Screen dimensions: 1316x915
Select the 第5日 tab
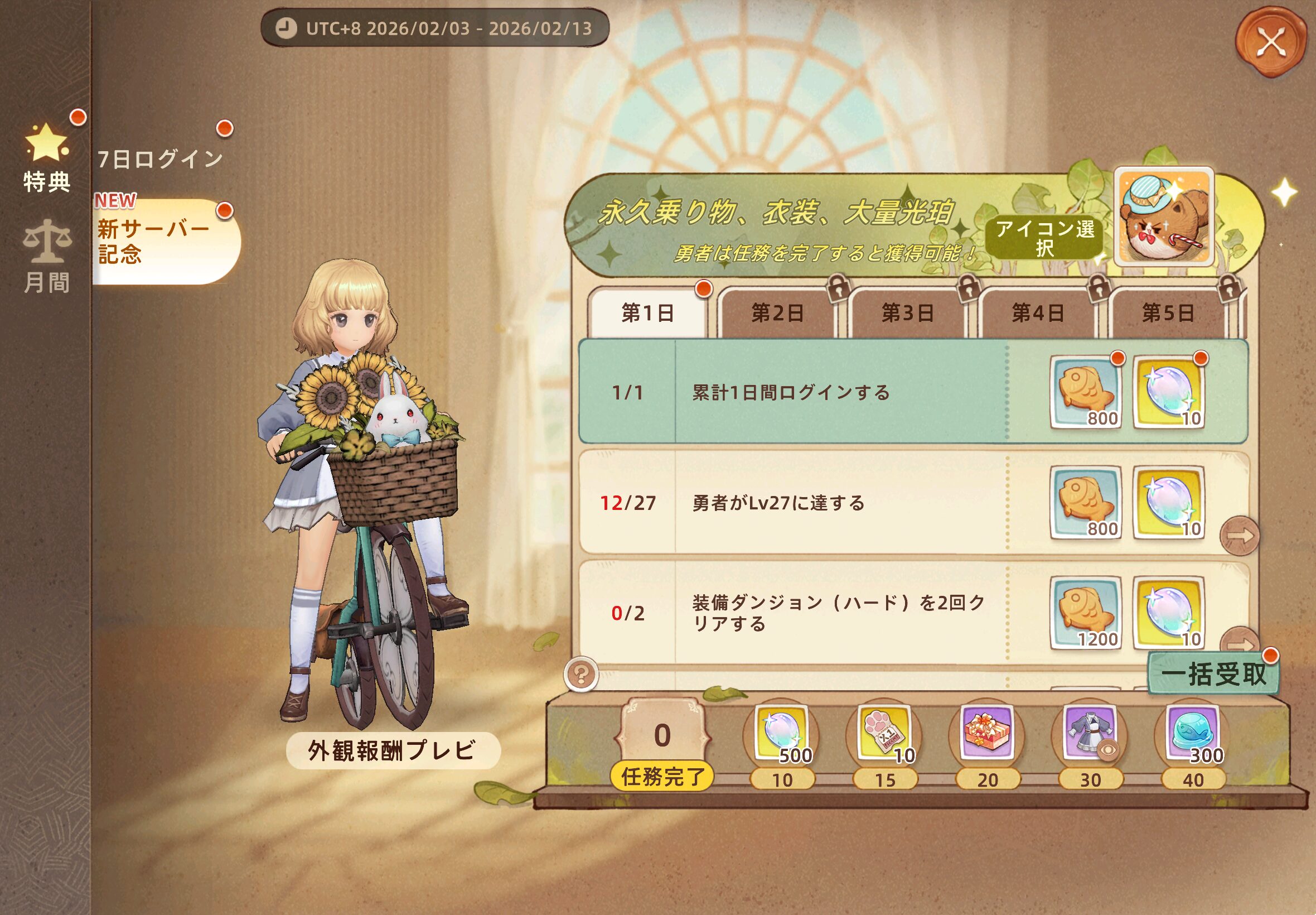1168,314
